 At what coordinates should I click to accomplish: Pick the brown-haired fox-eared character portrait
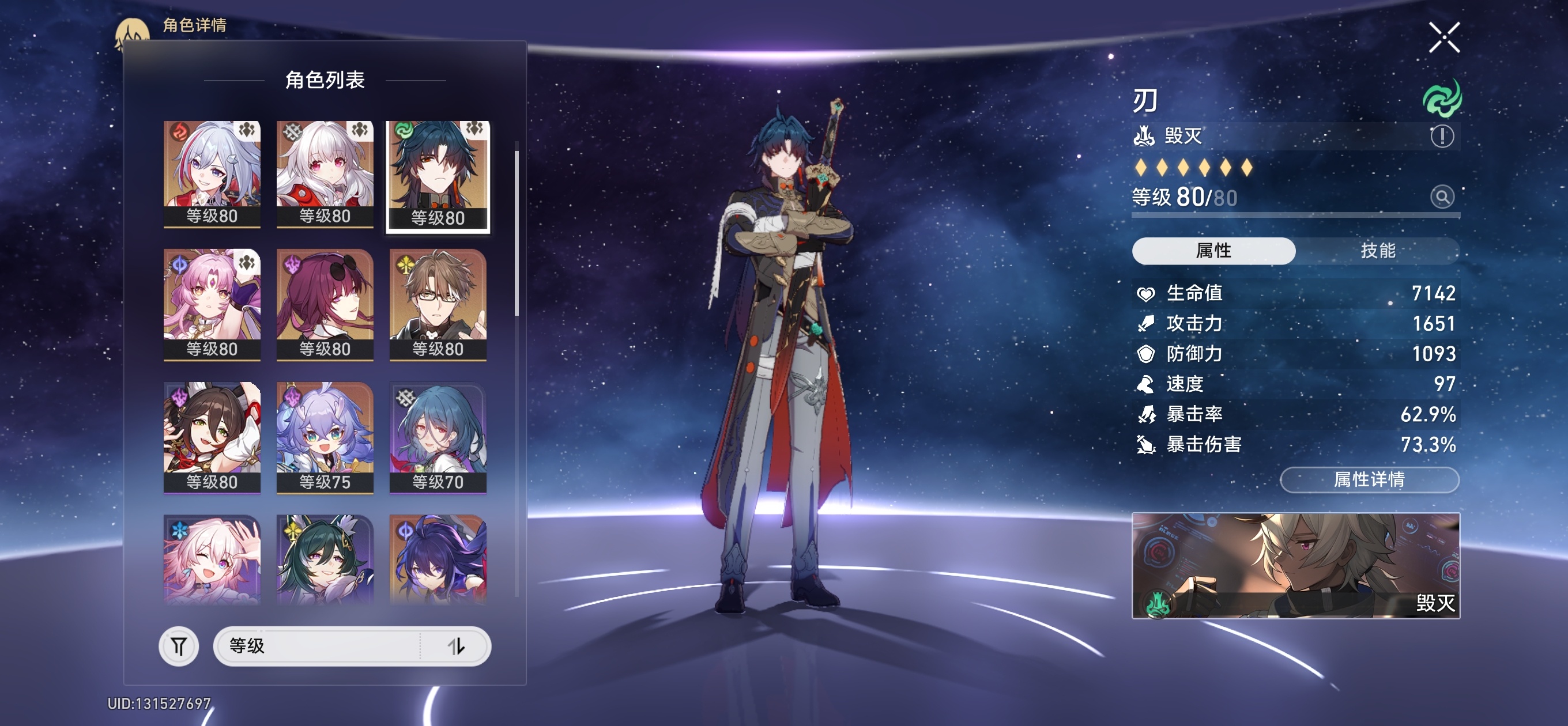tap(212, 437)
